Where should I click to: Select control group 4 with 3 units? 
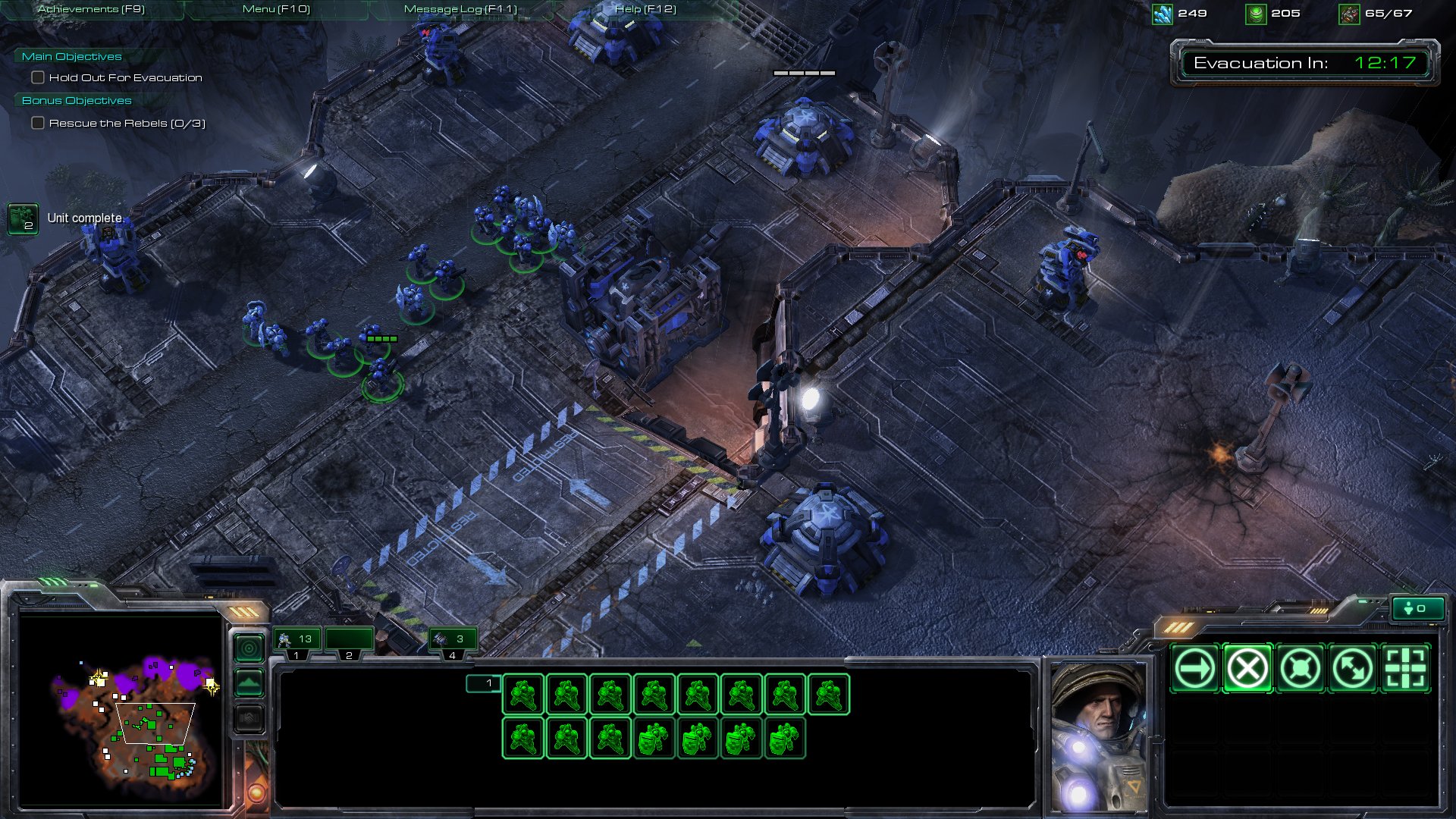pos(452,640)
